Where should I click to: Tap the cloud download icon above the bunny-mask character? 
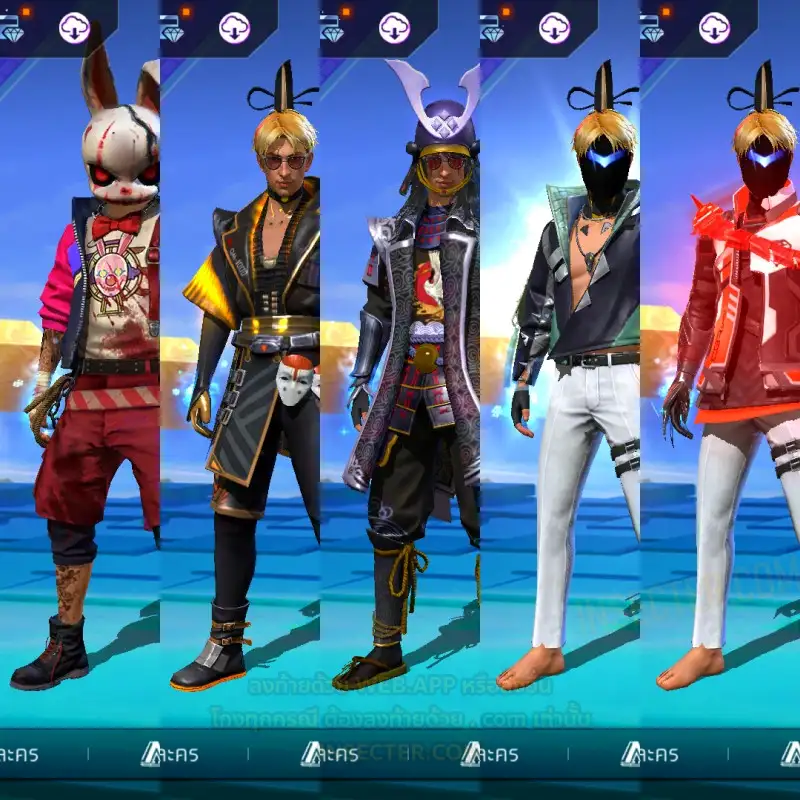click(x=75, y=28)
